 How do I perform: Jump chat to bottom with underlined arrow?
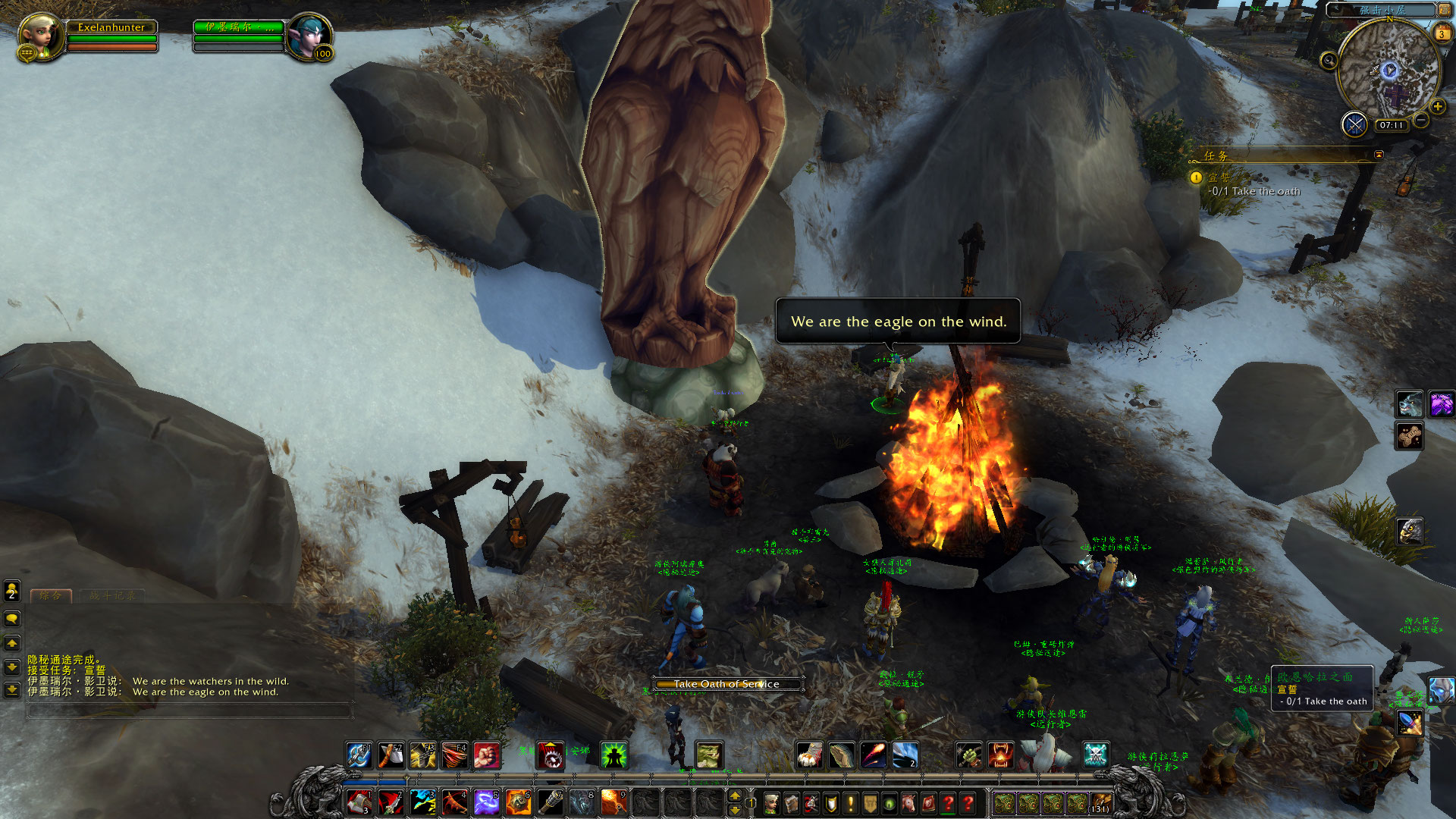[x=12, y=690]
